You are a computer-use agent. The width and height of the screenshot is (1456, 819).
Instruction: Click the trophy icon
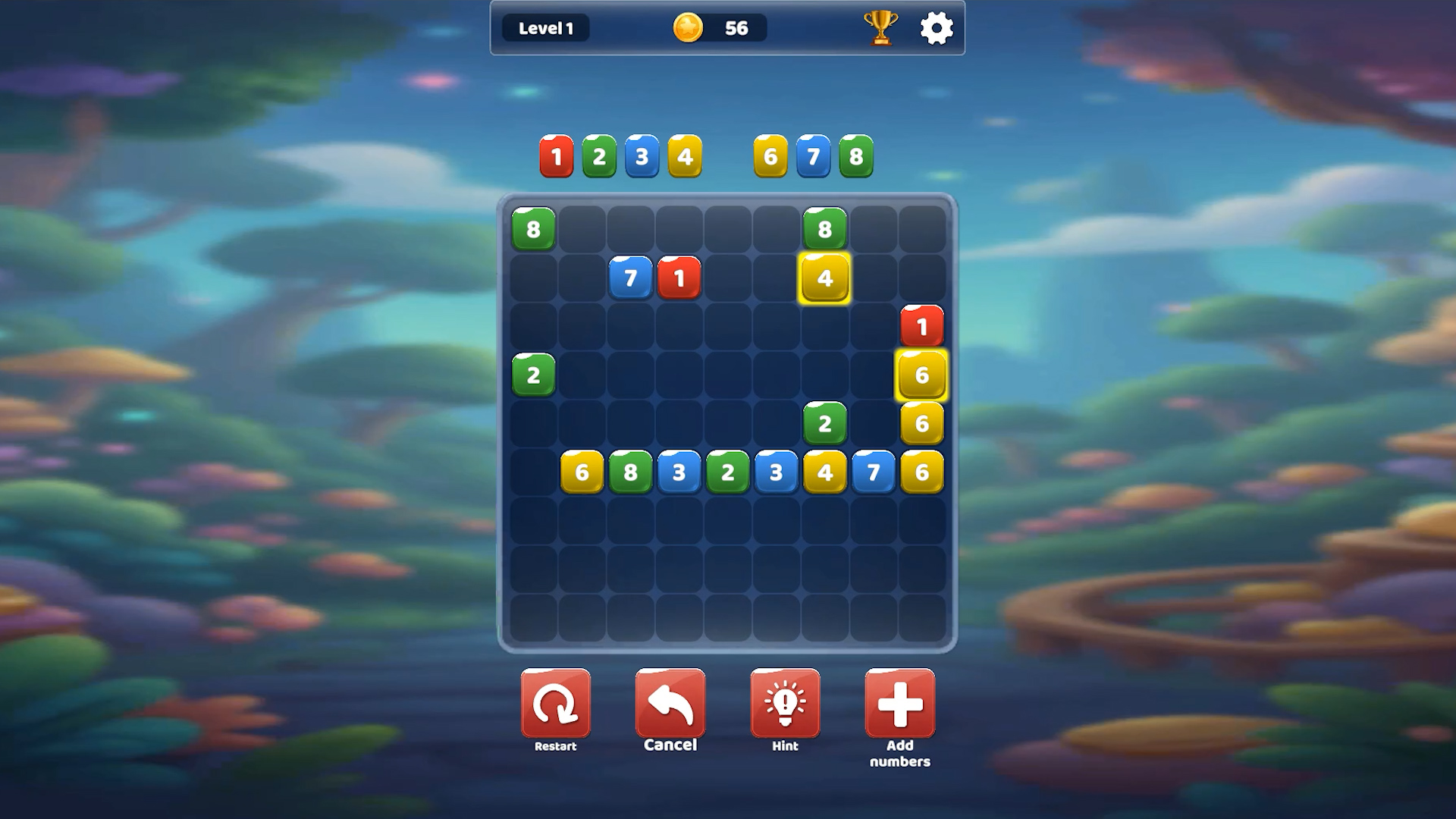[880, 29]
